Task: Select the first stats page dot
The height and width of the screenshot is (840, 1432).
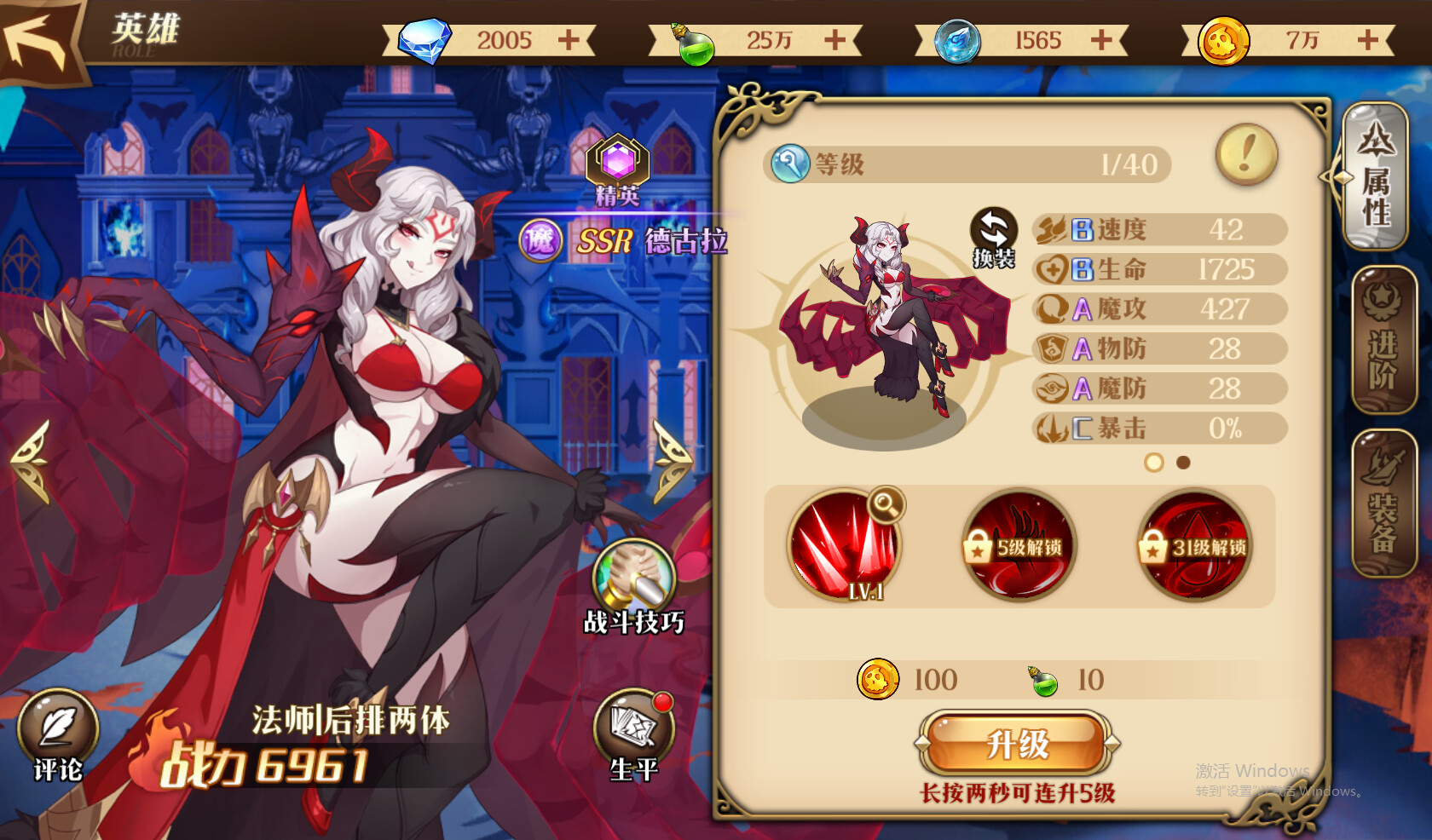Action: [1155, 464]
